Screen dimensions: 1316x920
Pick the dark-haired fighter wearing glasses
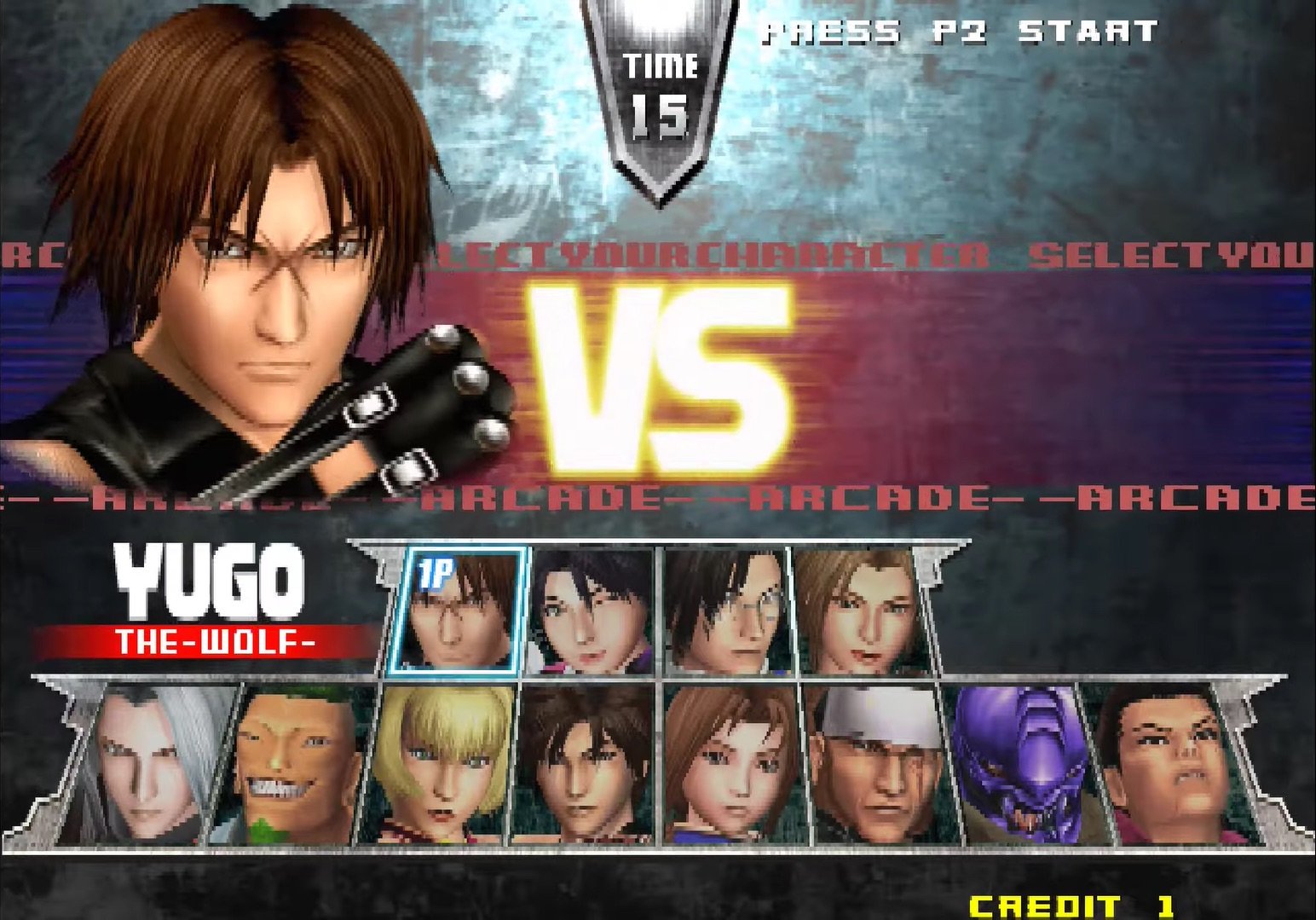(726, 610)
